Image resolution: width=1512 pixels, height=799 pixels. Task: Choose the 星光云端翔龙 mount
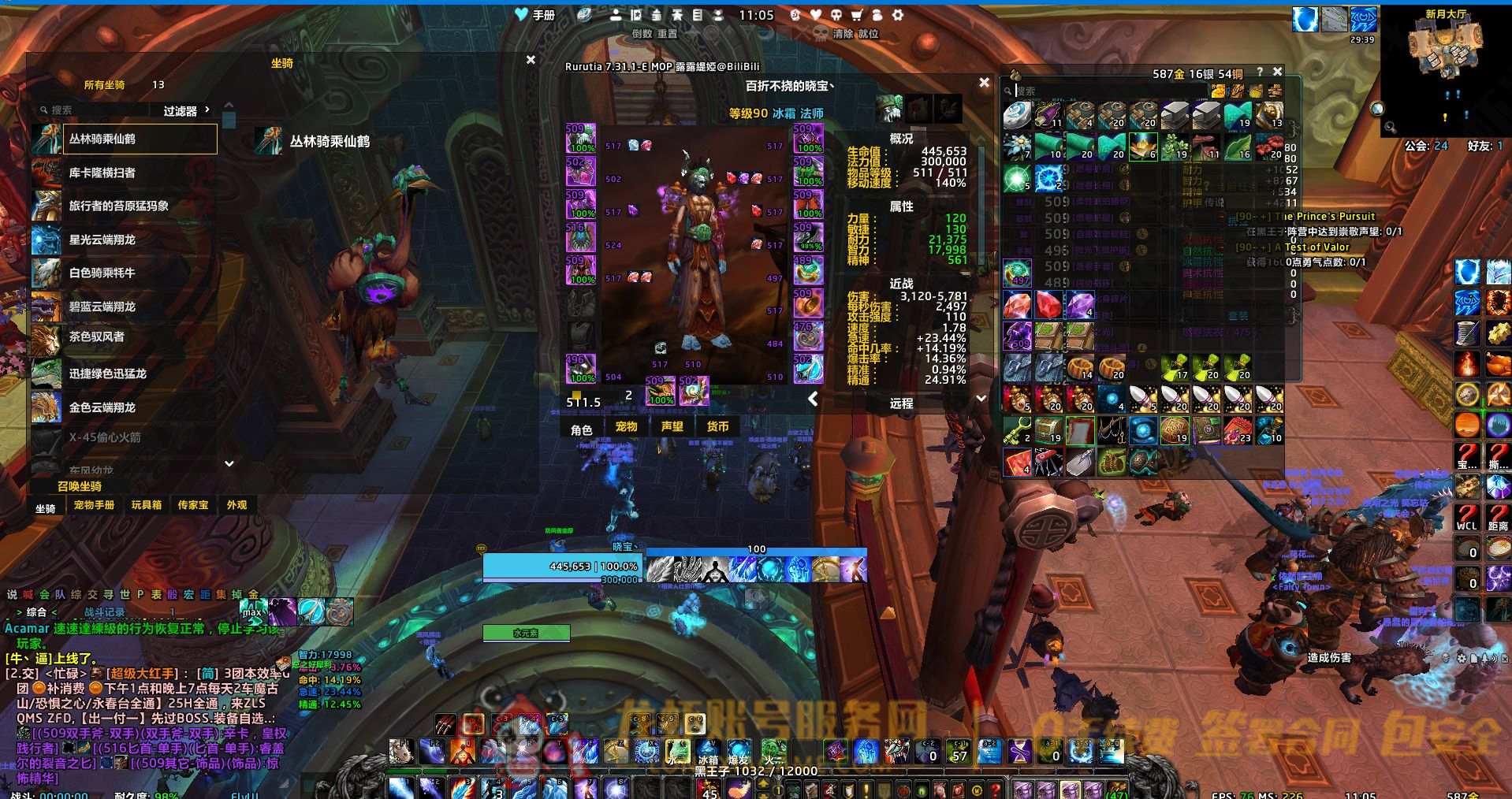point(125,240)
